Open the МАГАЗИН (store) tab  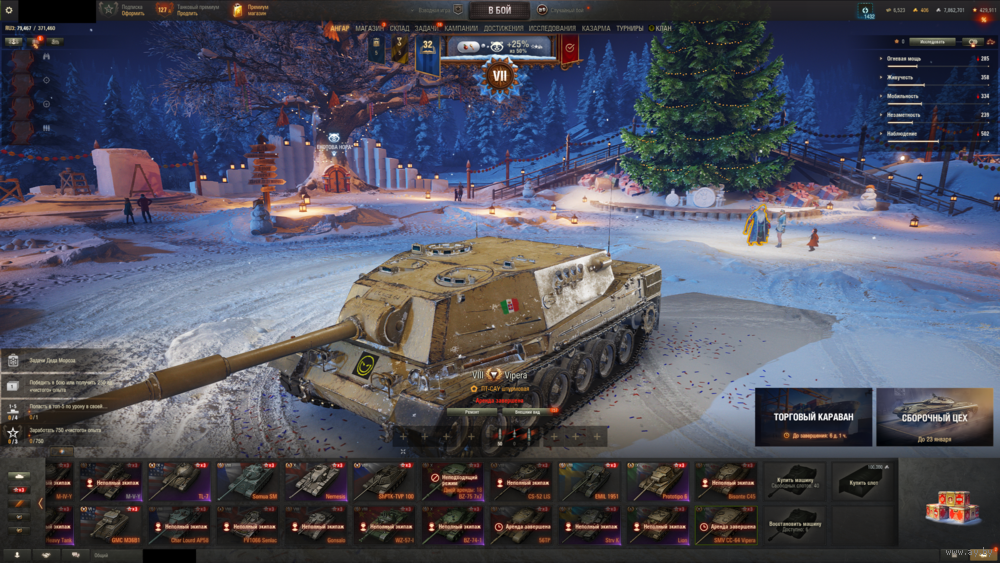point(369,29)
